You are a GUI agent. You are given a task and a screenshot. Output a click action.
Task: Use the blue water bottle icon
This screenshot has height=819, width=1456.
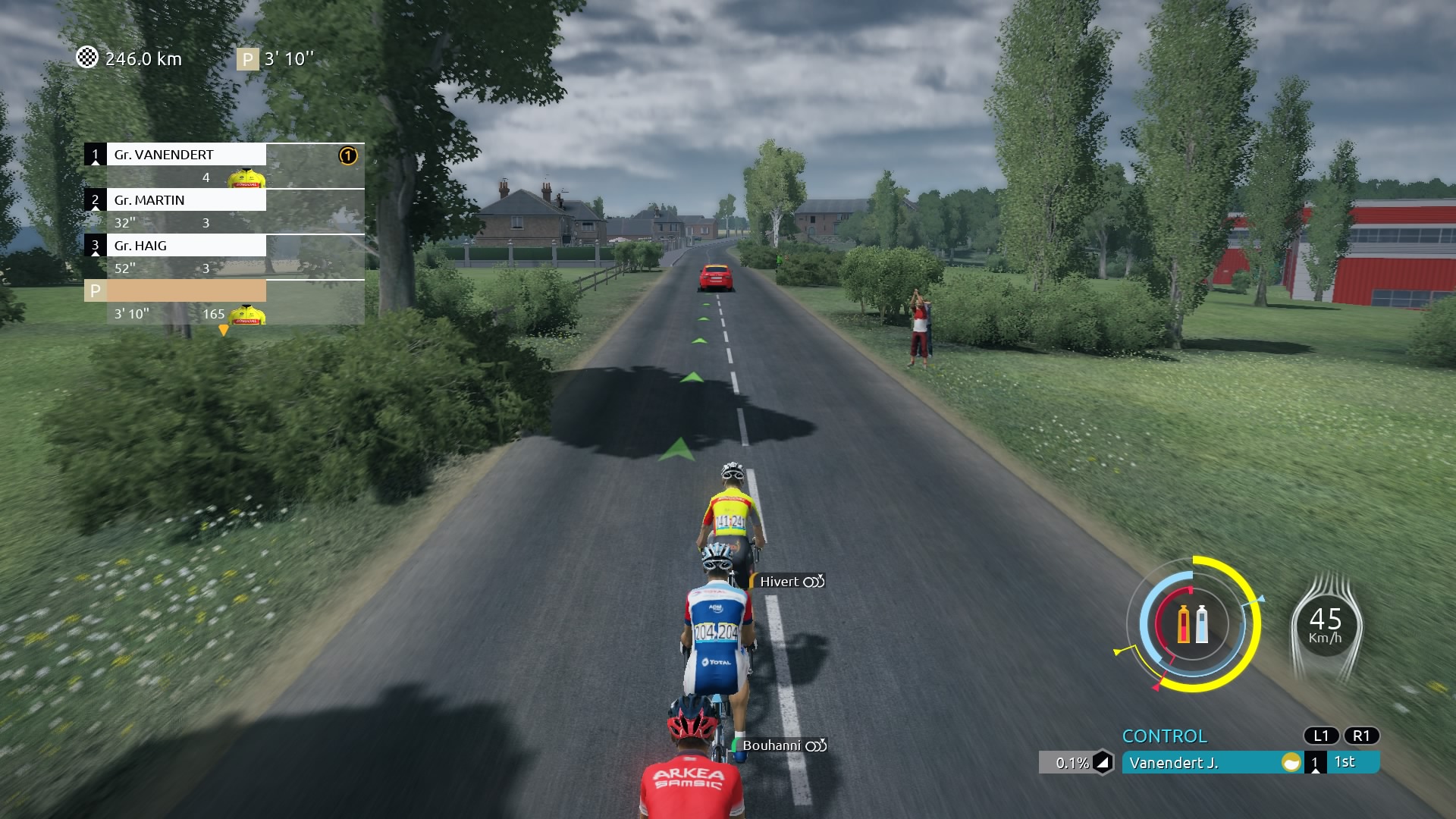point(1202,625)
